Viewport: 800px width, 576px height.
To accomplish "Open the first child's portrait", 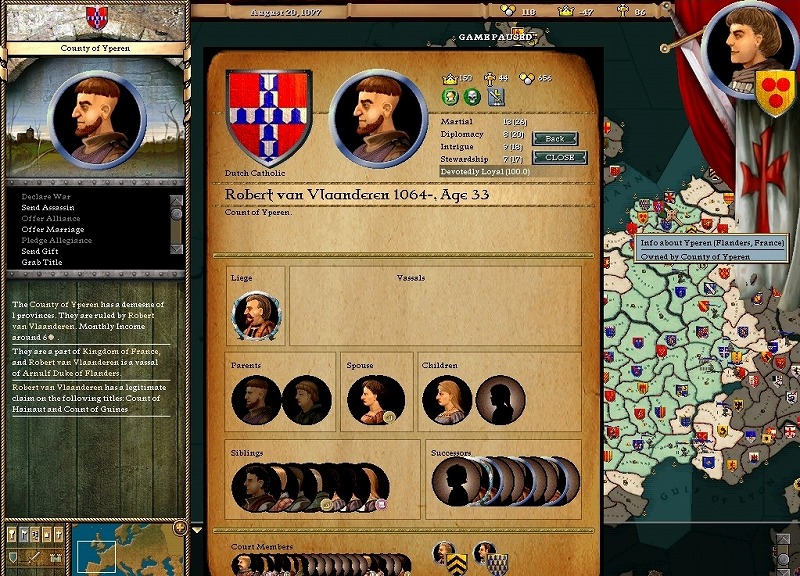I will (446, 399).
